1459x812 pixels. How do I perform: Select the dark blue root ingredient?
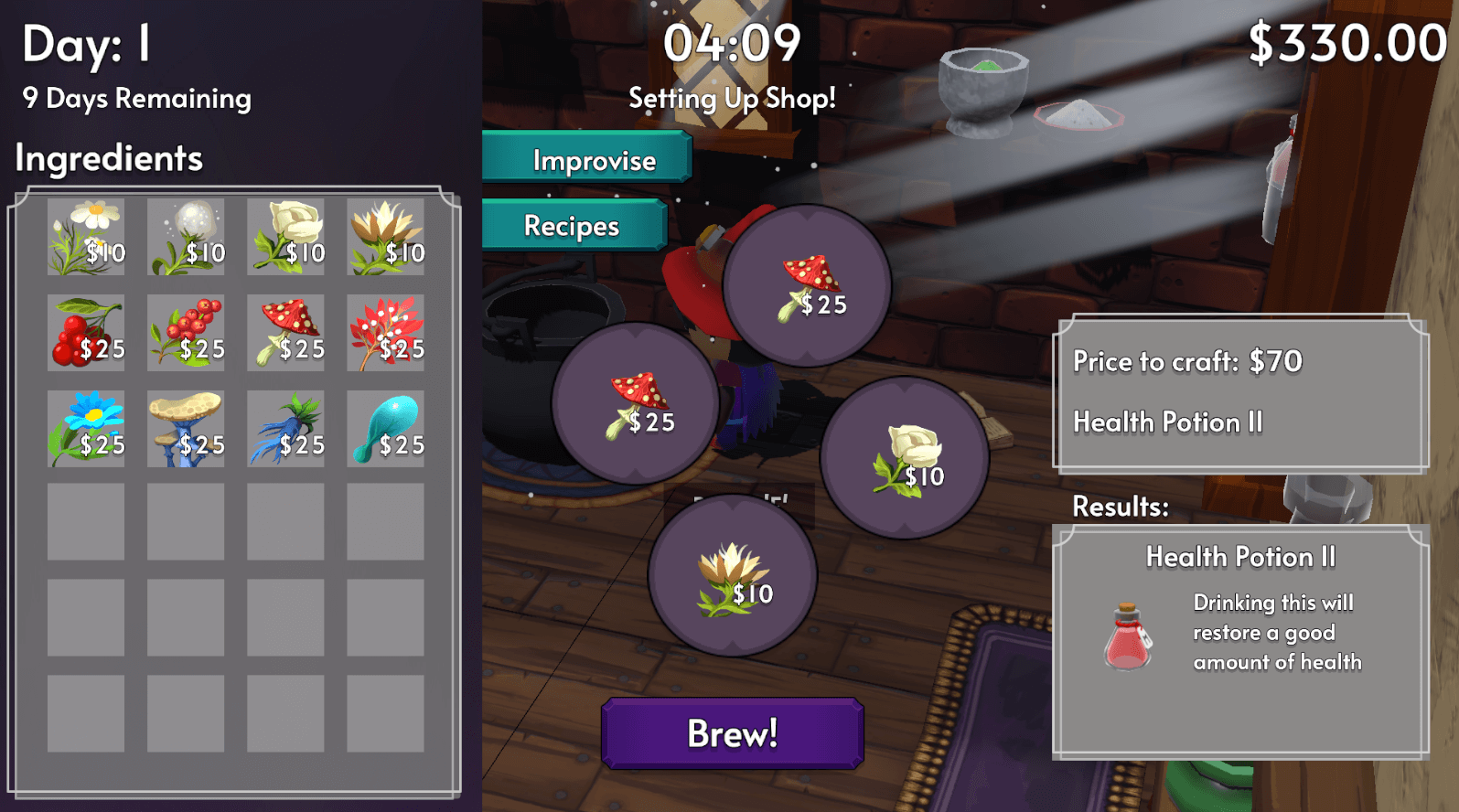pos(285,429)
